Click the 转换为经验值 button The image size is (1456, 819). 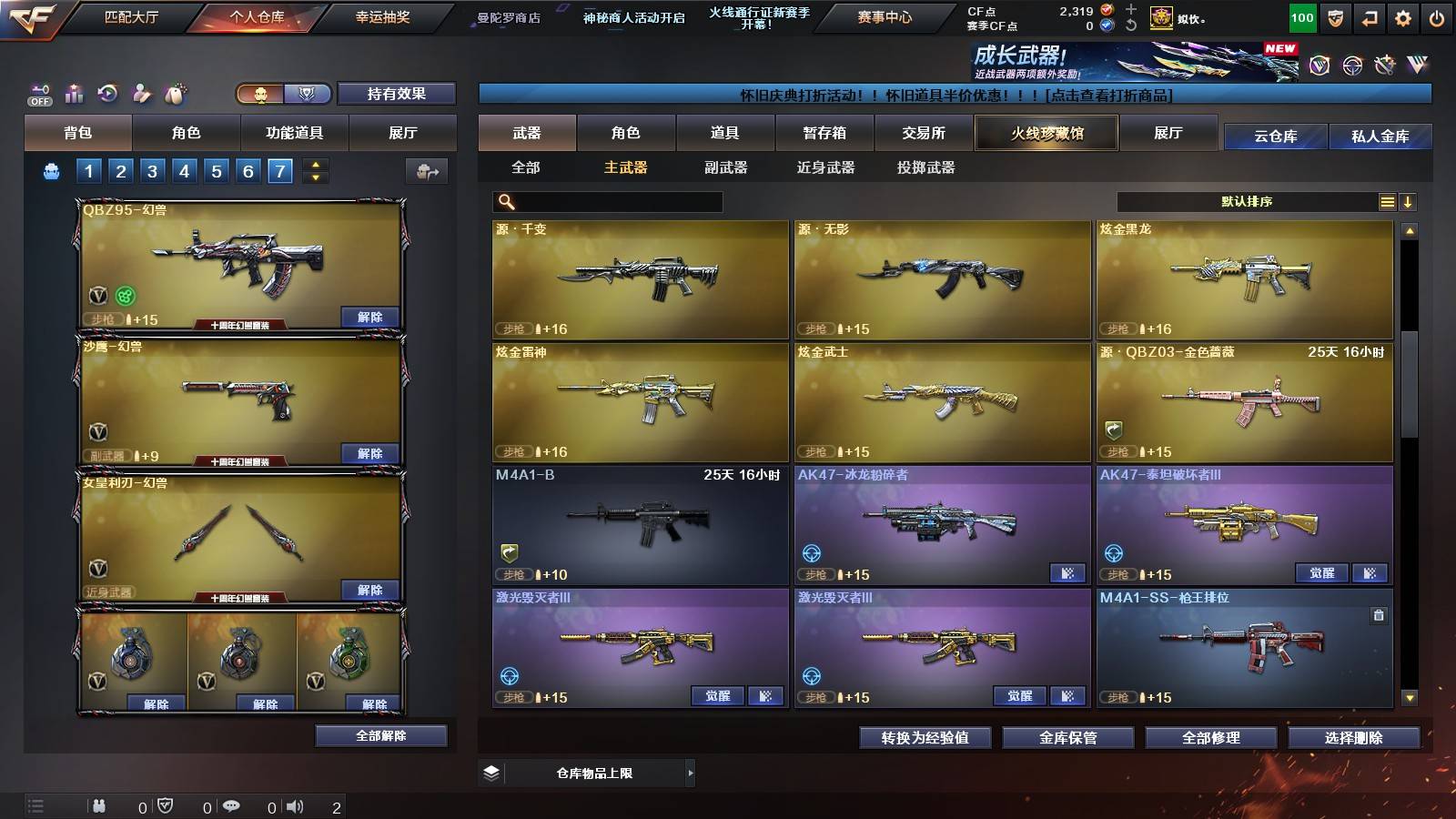tap(925, 739)
